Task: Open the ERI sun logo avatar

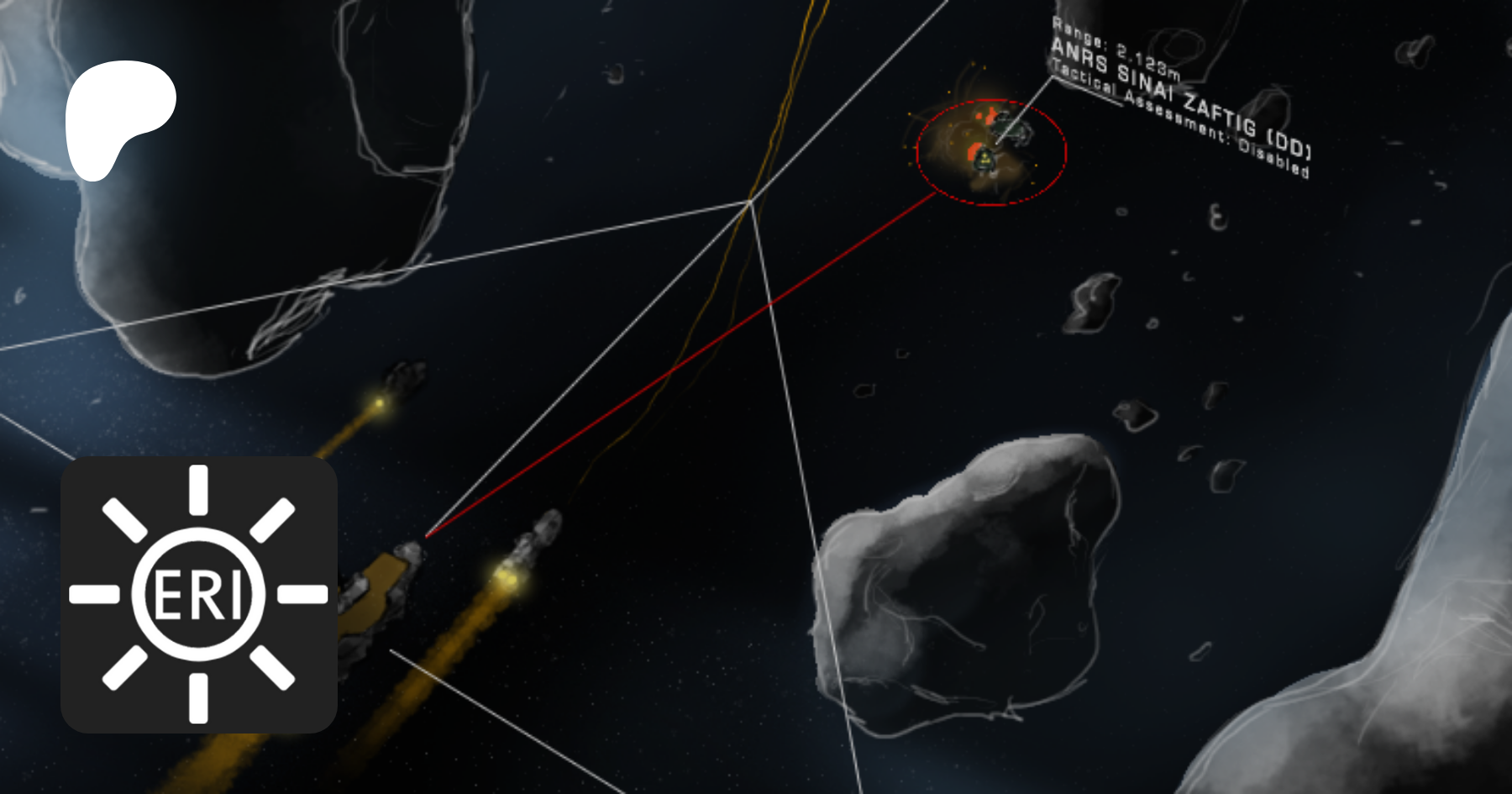Action: click(199, 595)
